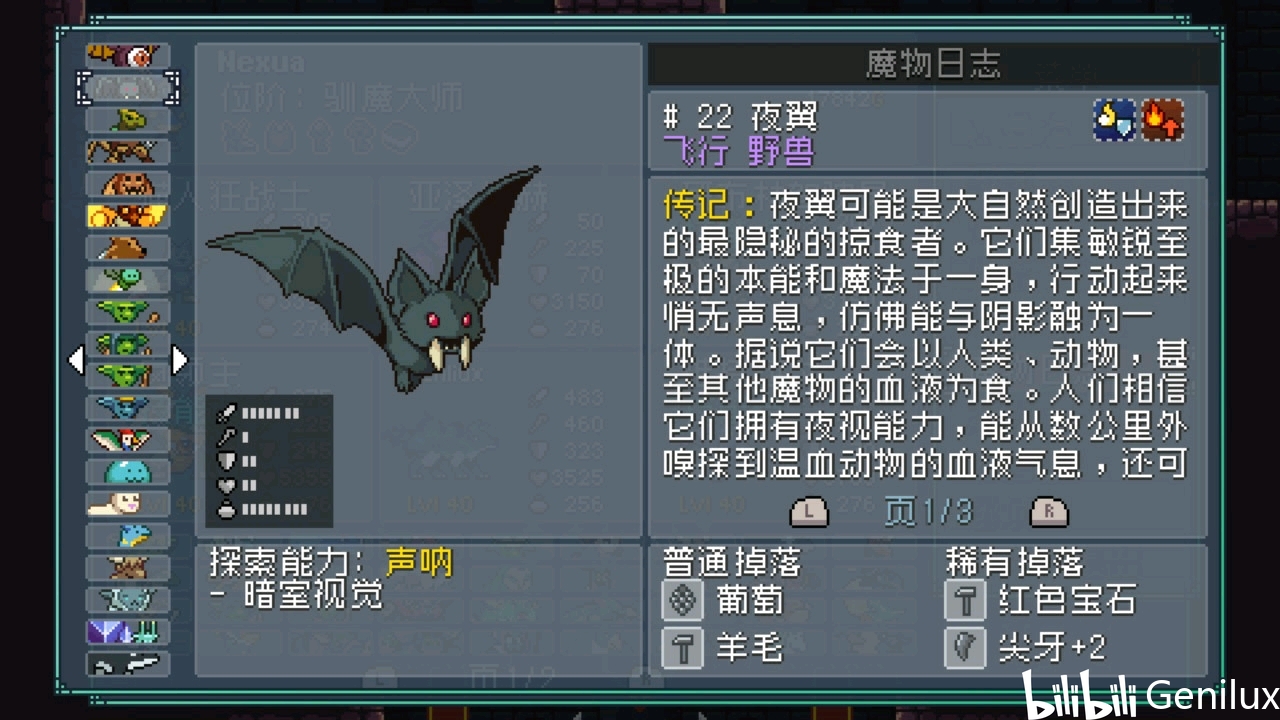
Task: Select the golden-highlighted fiery monster entry
Action: (128, 216)
